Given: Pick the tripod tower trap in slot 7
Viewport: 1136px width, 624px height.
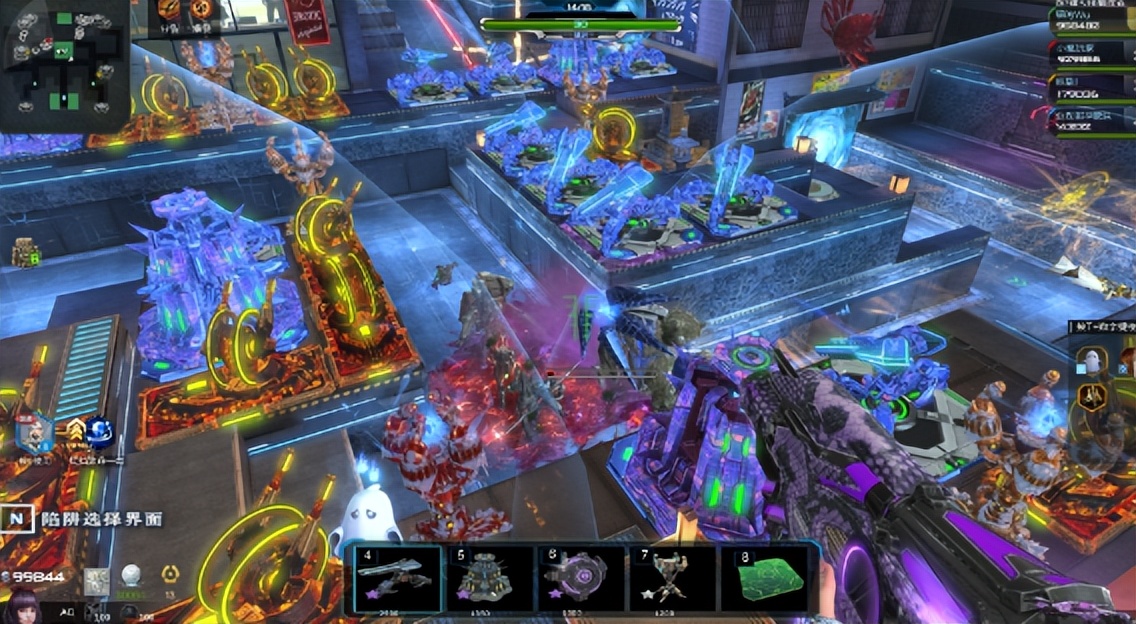Looking at the screenshot, I should tap(671, 577).
